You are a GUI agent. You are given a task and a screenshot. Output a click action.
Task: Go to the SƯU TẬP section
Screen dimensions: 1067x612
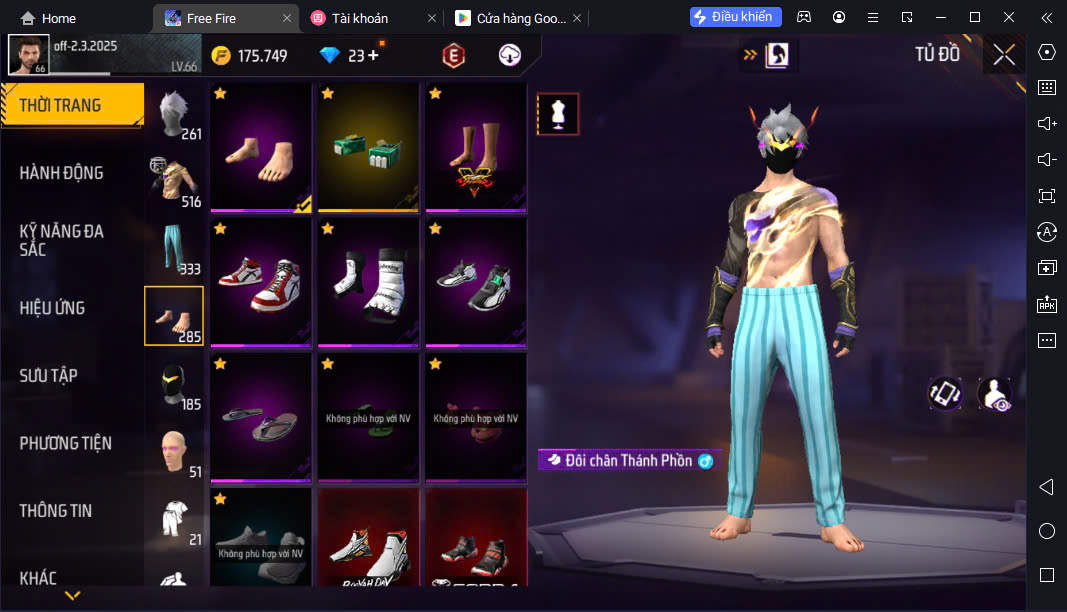49,376
